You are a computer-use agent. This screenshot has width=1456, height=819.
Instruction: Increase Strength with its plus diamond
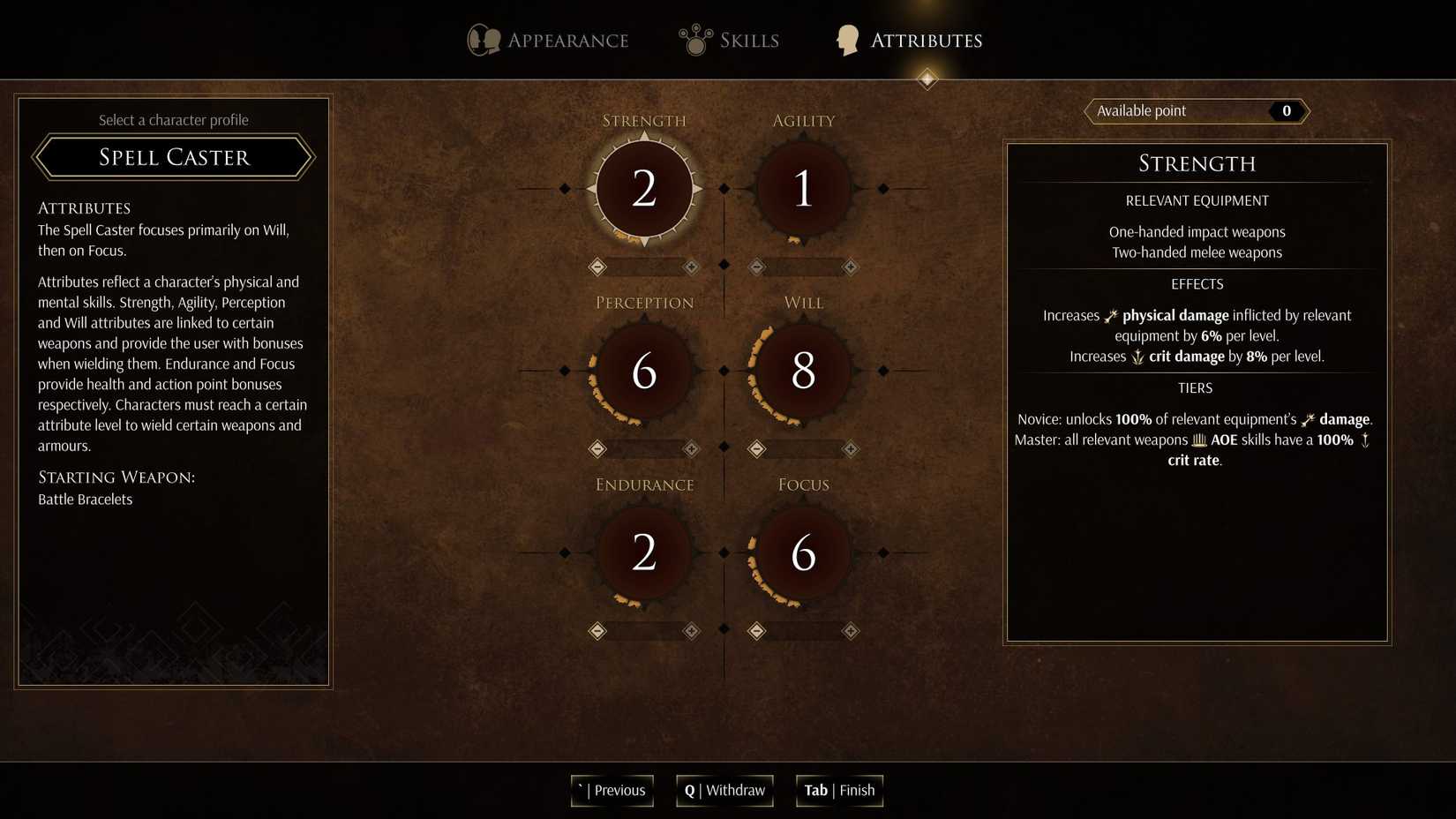691,267
